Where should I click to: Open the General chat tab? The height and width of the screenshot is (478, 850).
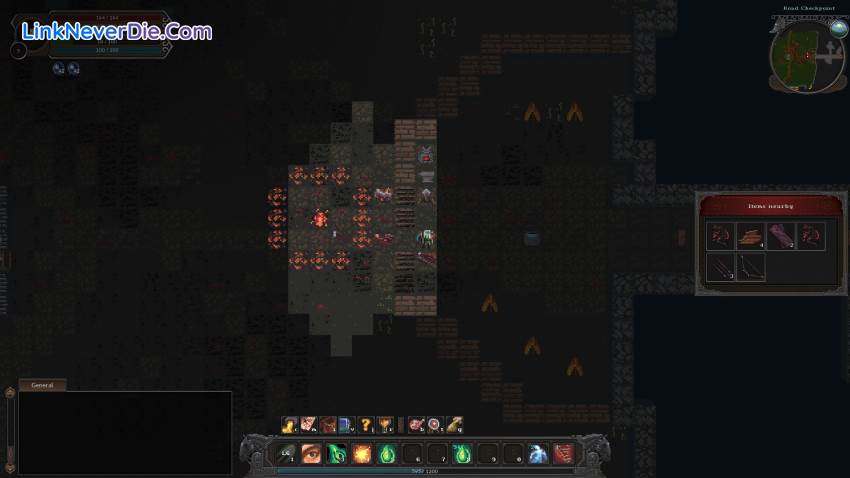(x=42, y=384)
